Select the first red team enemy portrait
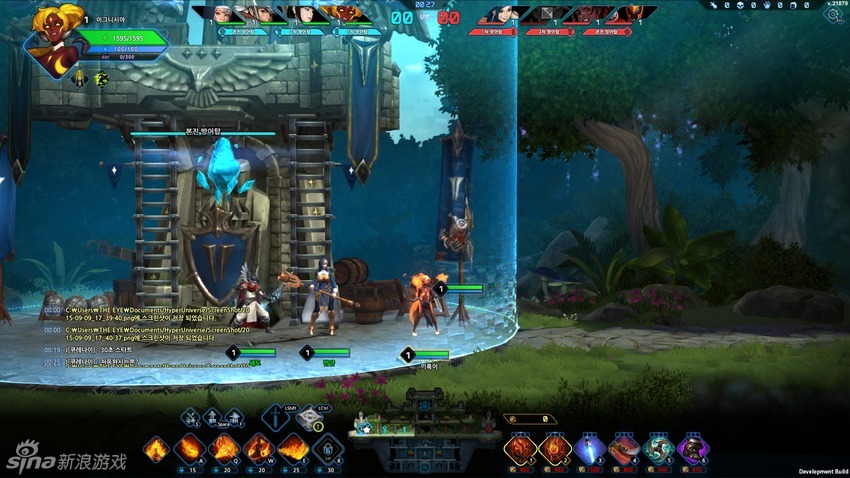The width and height of the screenshot is (850, 478). click(x=498, y=15)
